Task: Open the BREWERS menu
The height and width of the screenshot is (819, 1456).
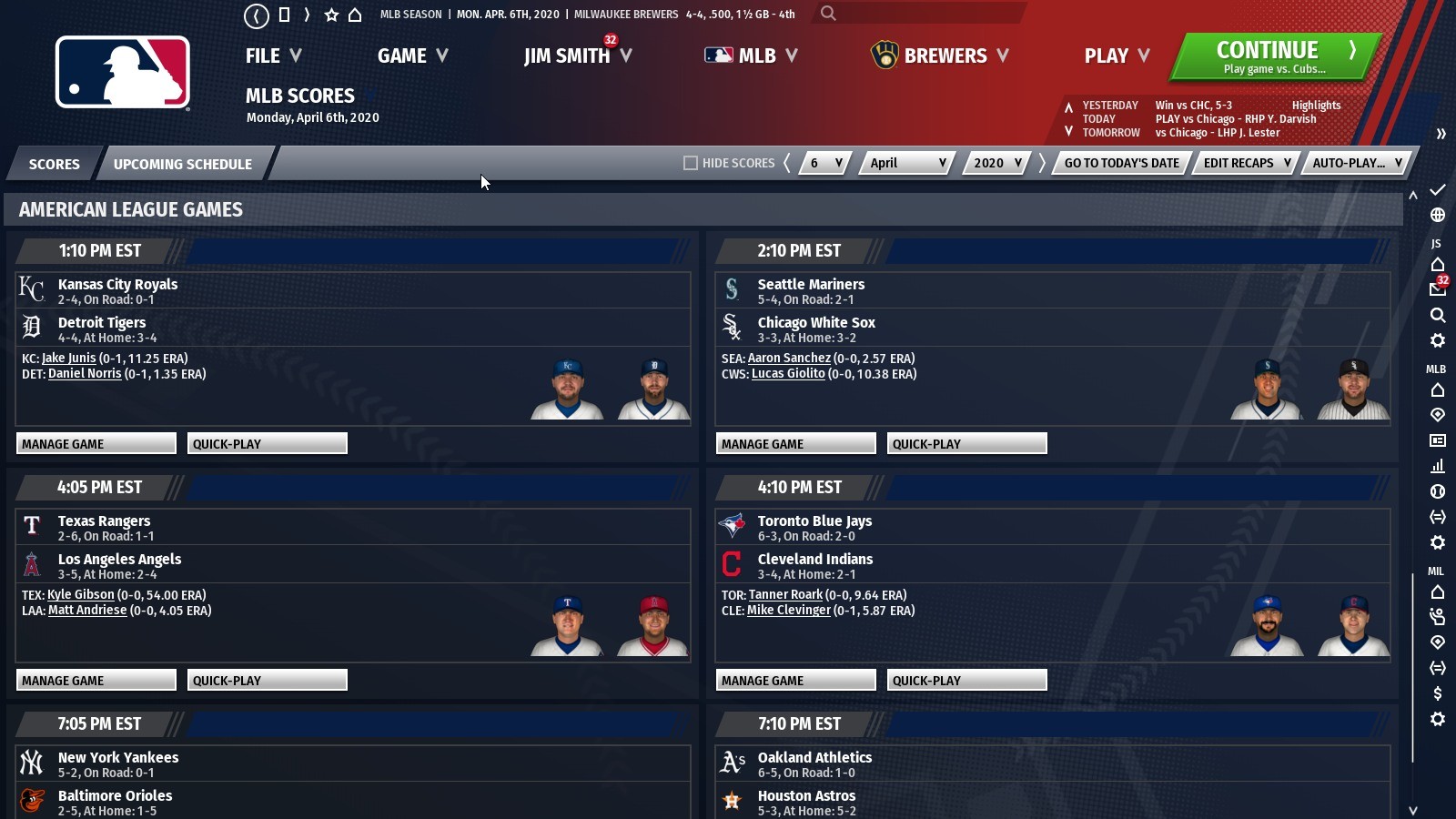Action: [946, 56]
